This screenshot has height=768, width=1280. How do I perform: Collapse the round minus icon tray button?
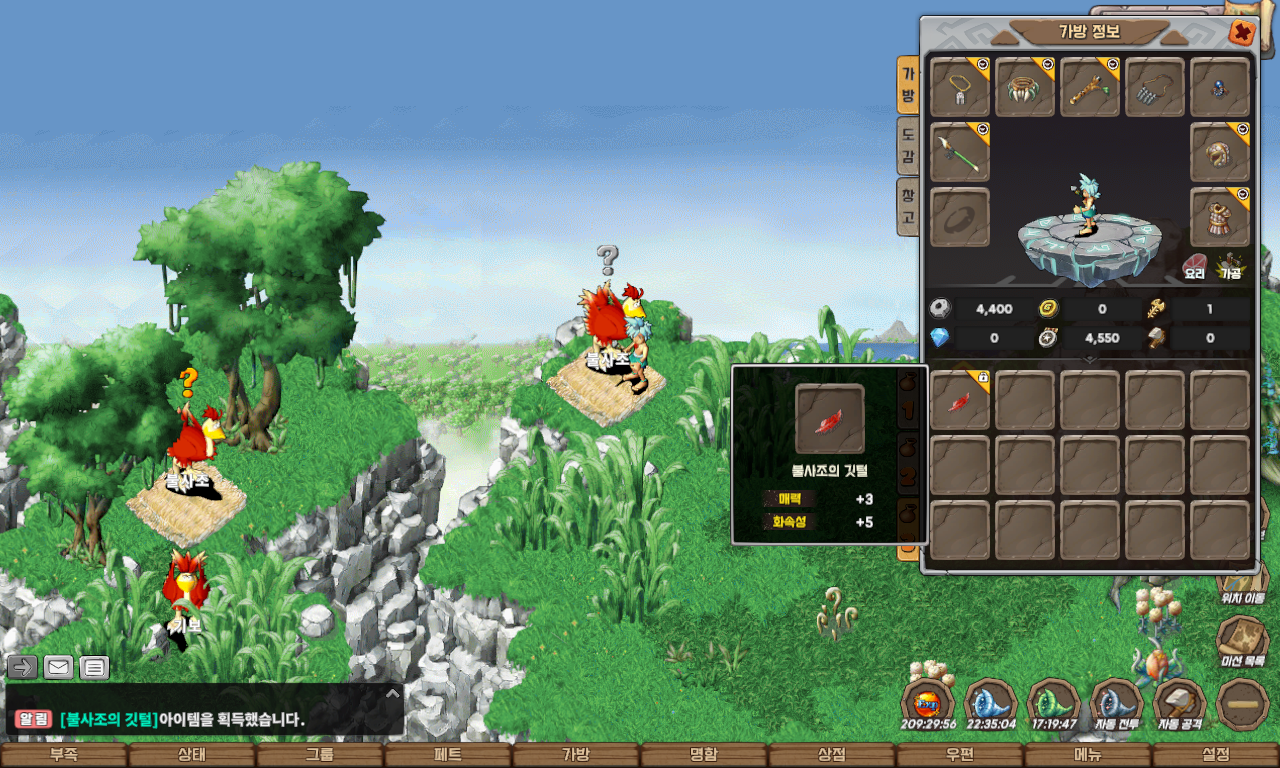click(x=1243, y=705)
